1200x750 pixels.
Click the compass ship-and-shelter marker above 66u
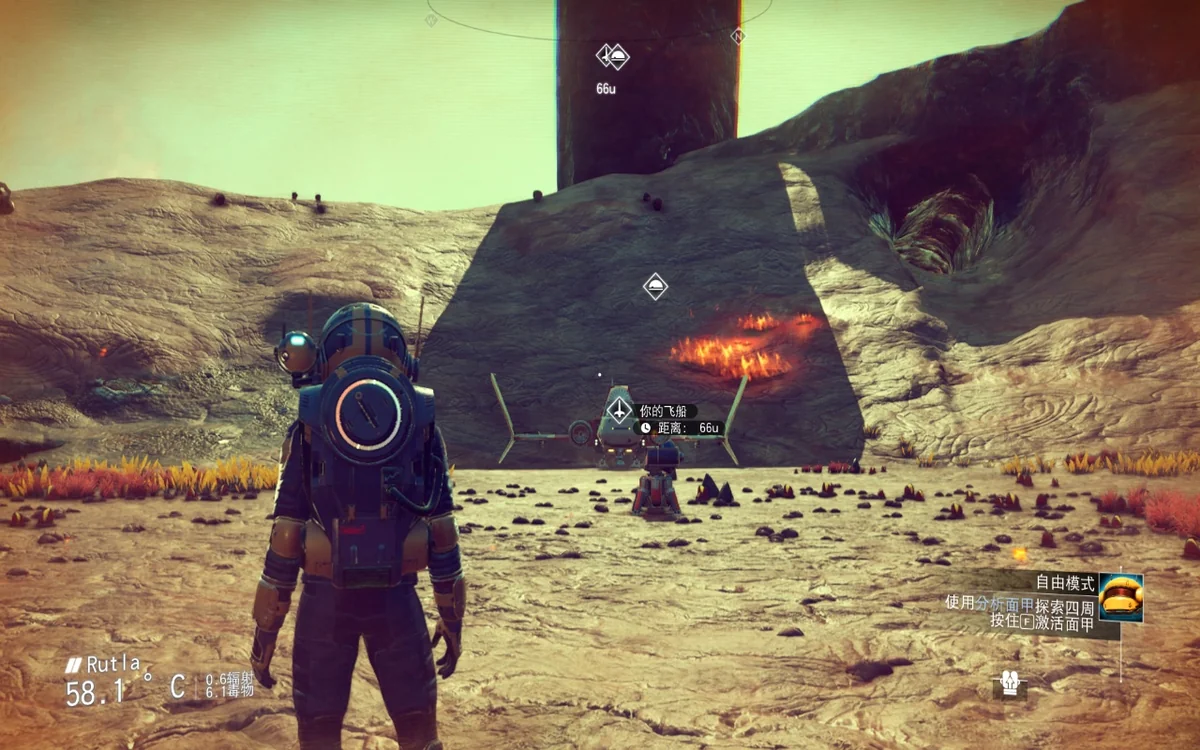point(612,56)
